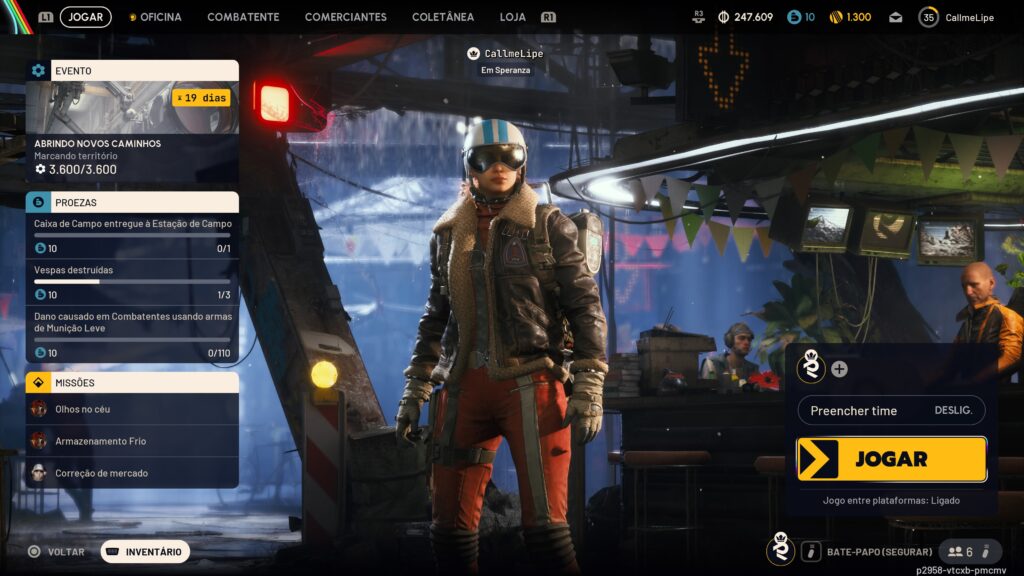Select the Jogar tab in top bar
The image size is (1024, 576).
coord(86,17)
